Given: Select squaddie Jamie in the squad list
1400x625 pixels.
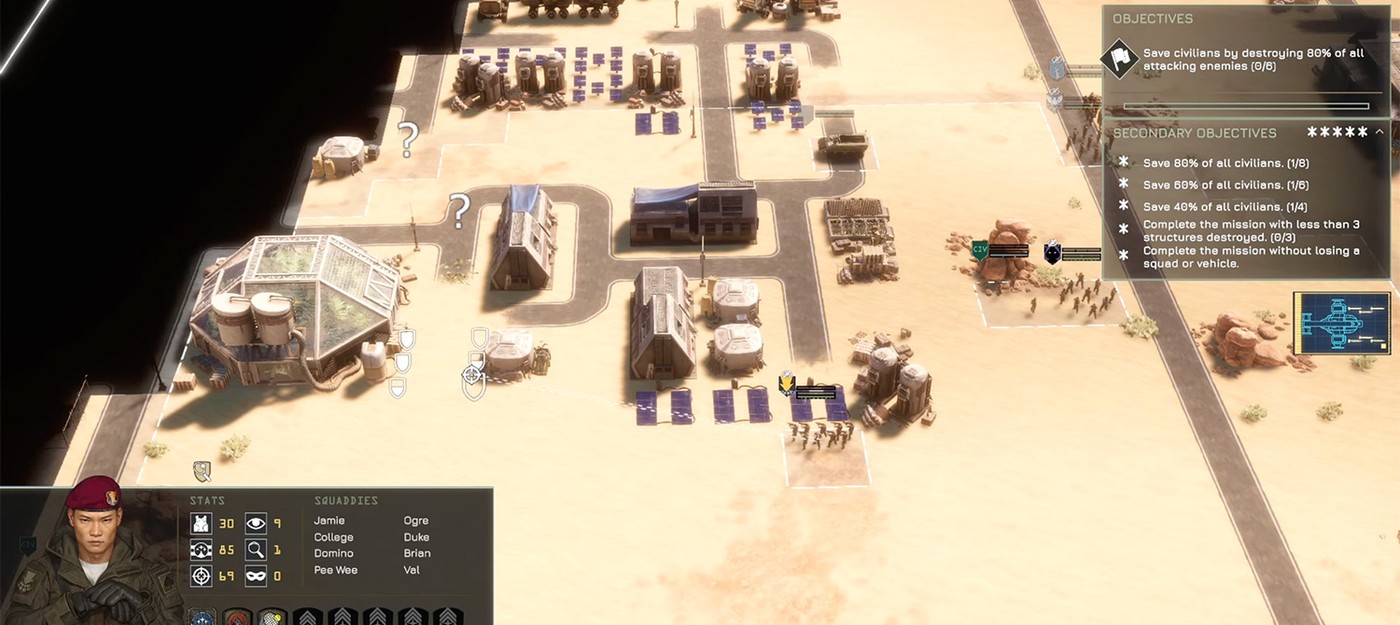Looking at the screenshot, I should click(329, 521).
